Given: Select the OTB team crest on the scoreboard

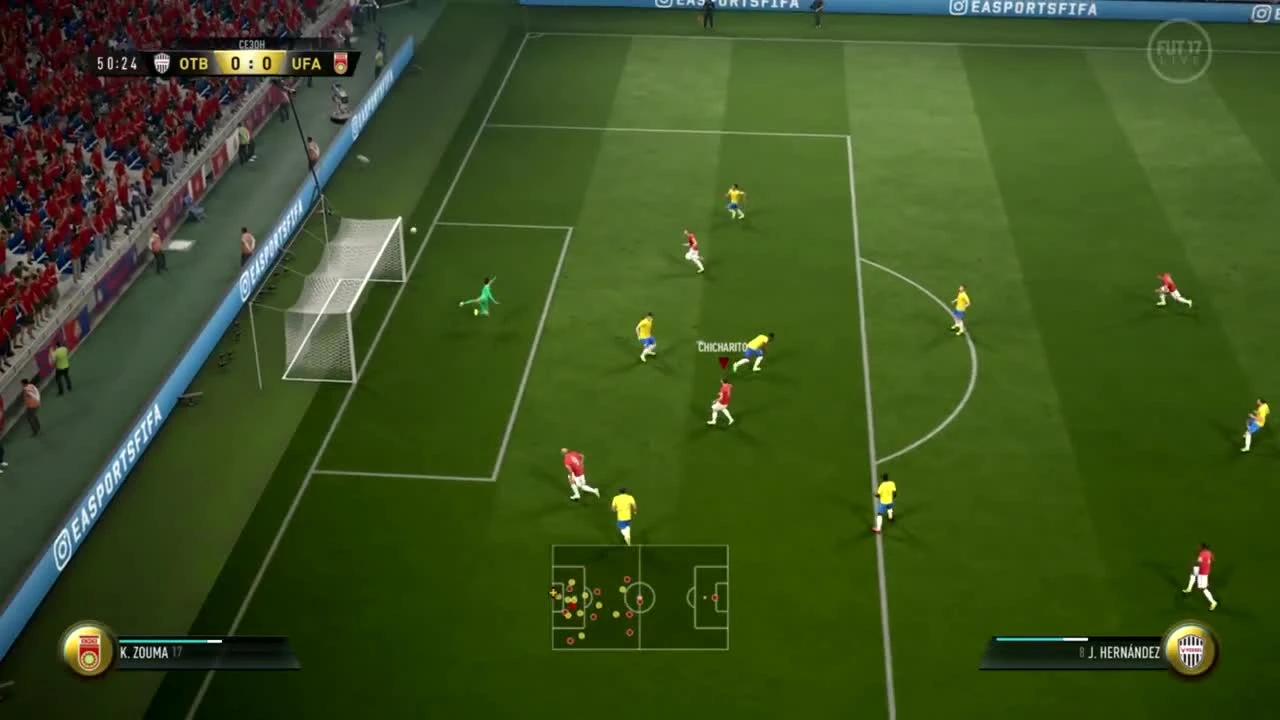Looking at the screenshot, I should tap(160, 62).
